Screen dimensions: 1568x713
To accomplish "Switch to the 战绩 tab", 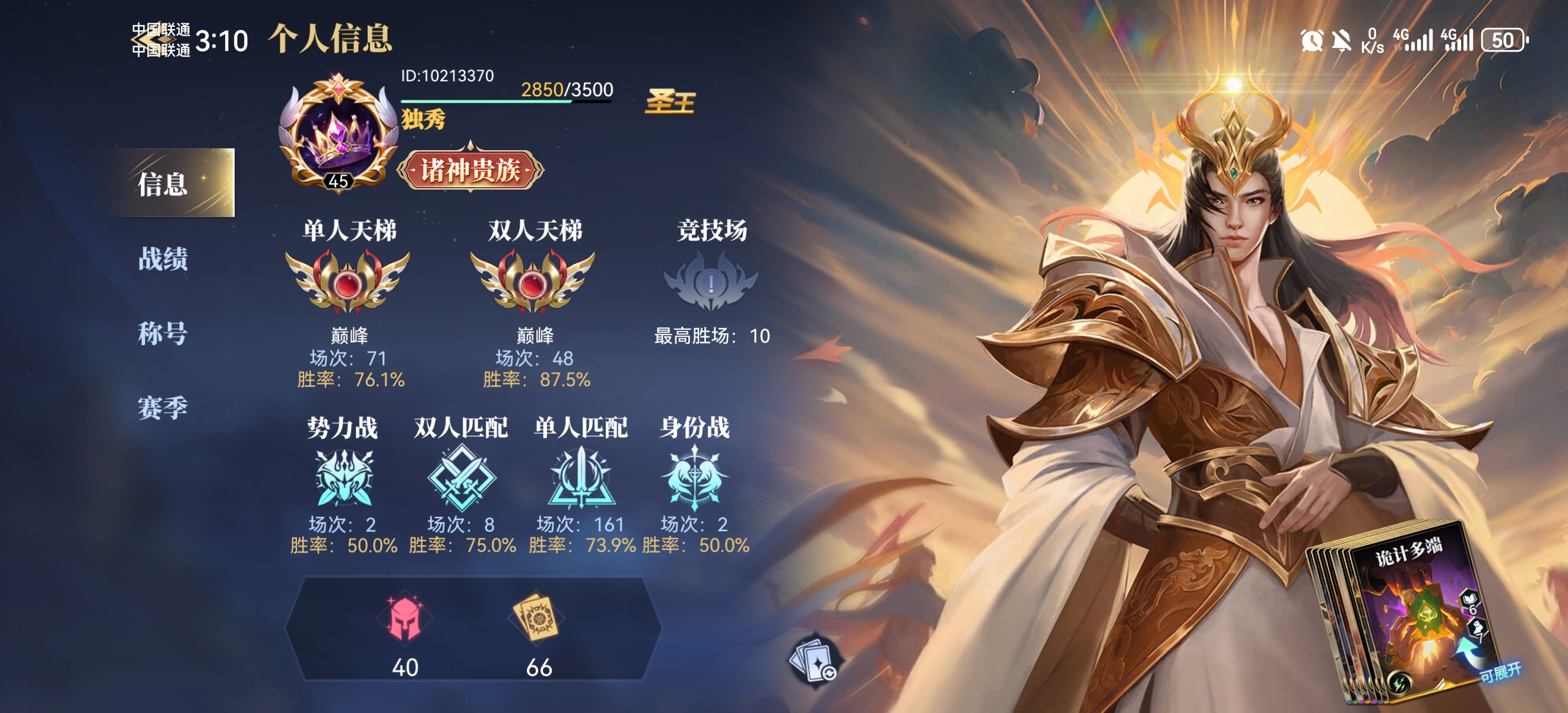I will tap(163, 259).
